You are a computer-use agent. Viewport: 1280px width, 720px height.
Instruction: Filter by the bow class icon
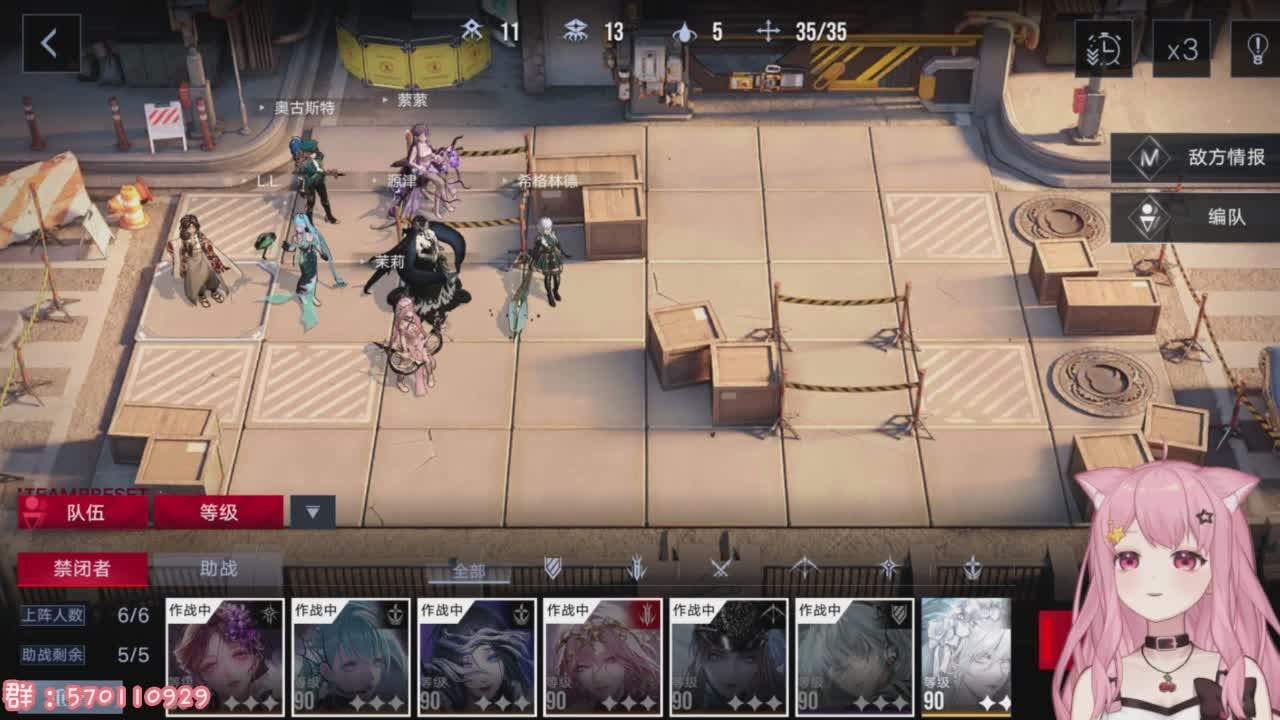point(805,569)
